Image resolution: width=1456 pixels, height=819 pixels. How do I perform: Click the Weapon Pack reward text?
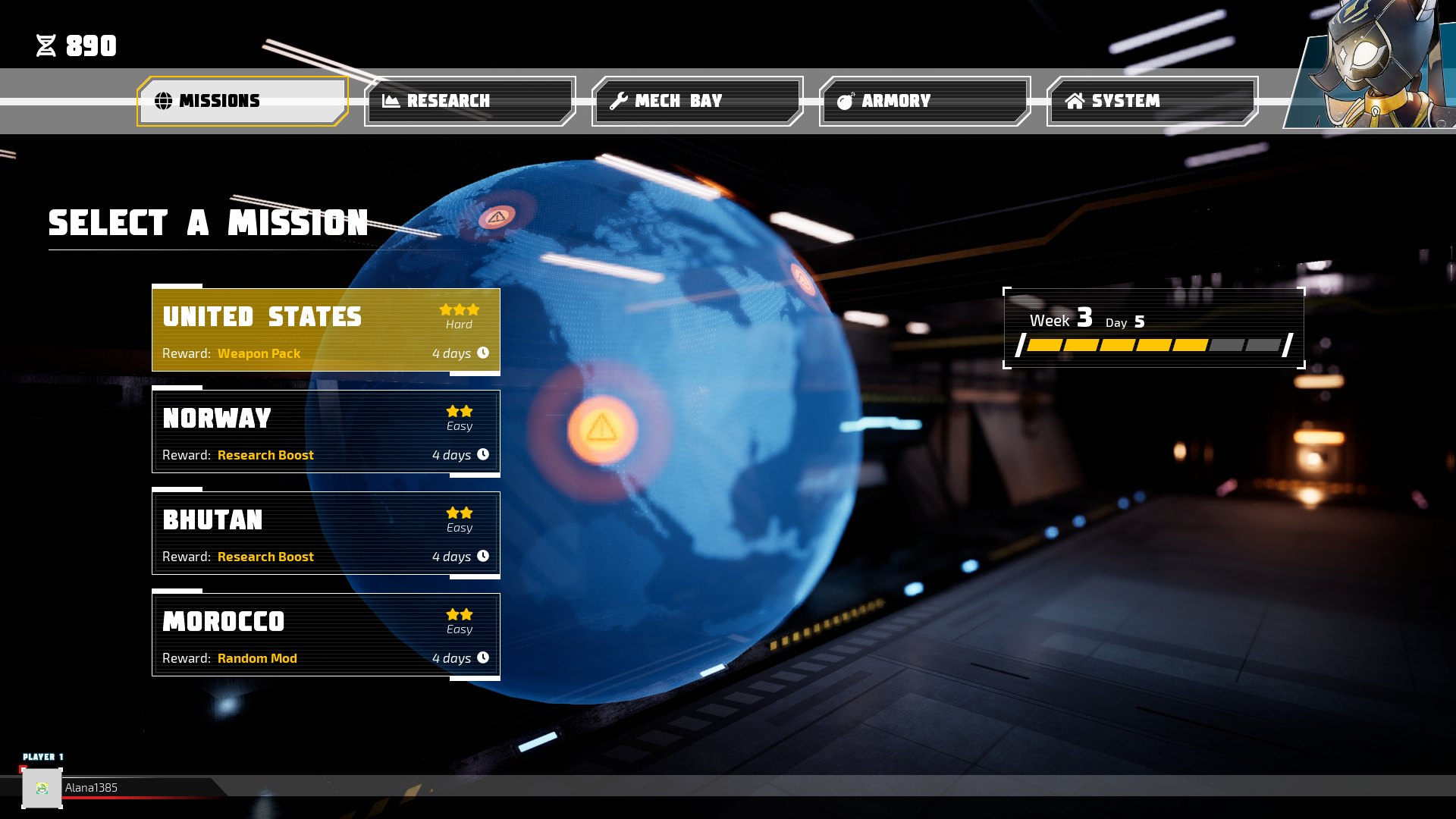258,353
